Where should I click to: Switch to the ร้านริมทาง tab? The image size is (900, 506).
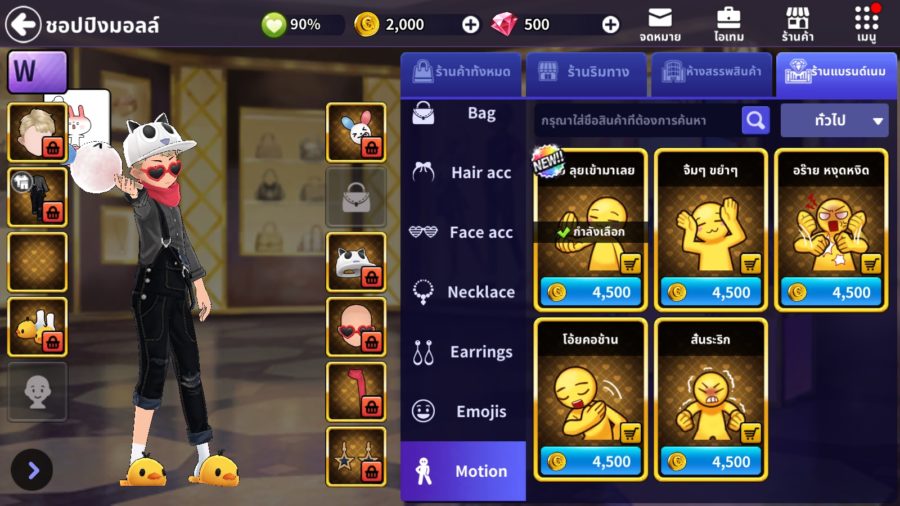584,72
